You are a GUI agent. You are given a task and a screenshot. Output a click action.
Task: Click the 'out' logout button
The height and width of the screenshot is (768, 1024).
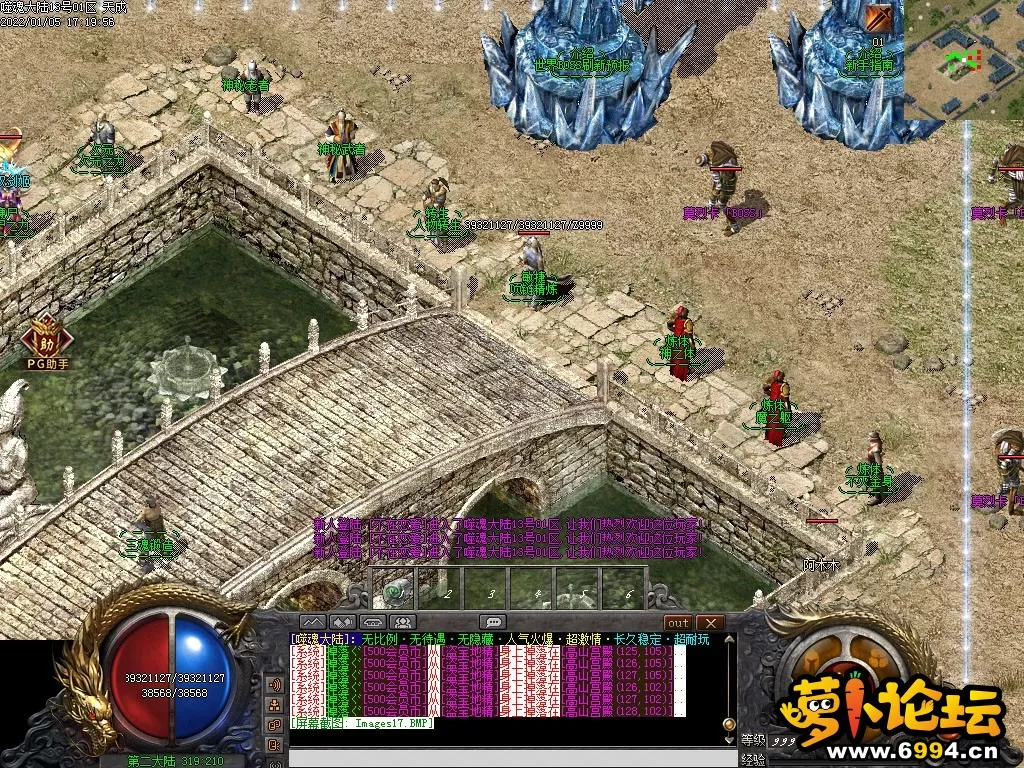tap(678, 623)
